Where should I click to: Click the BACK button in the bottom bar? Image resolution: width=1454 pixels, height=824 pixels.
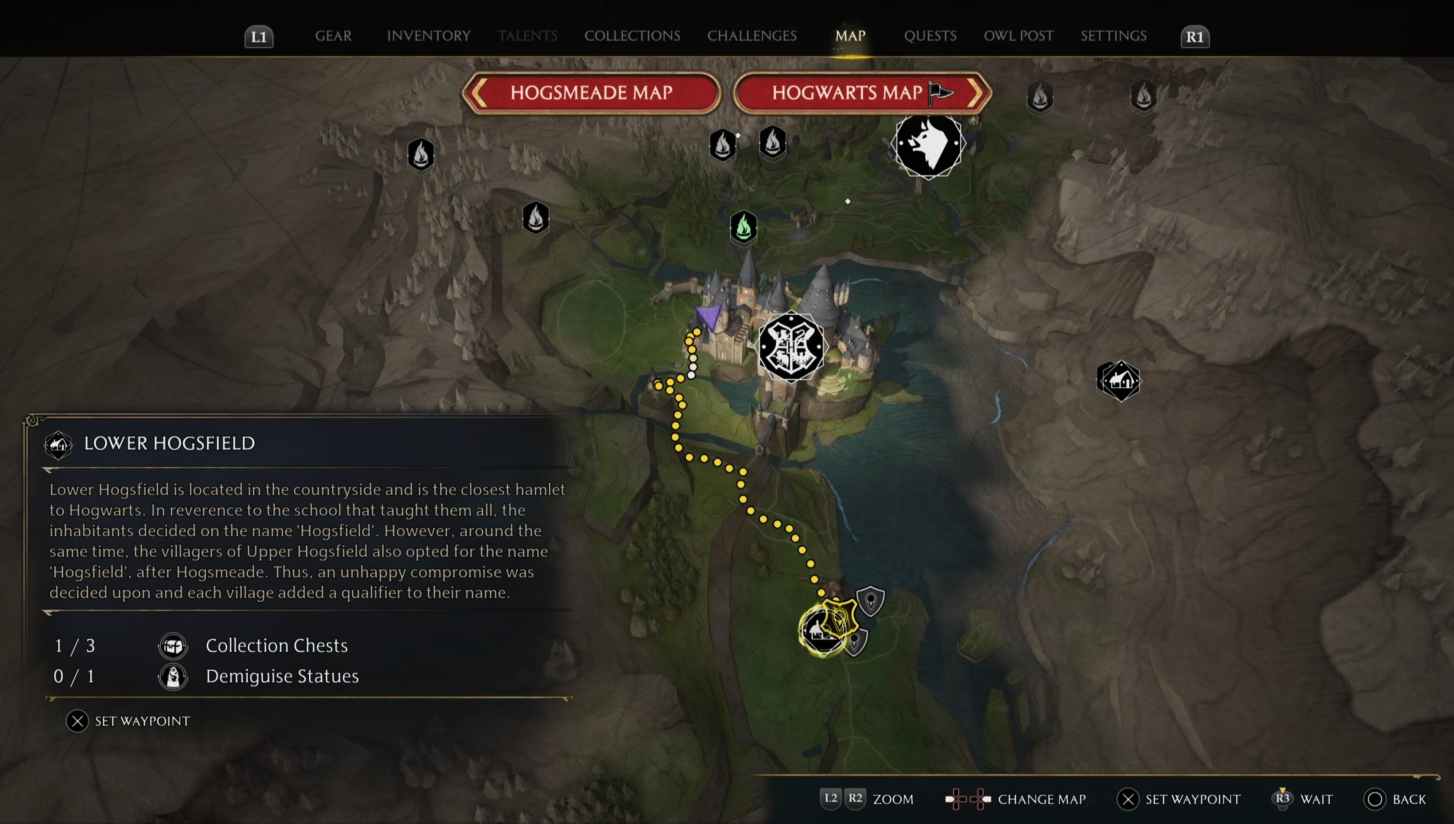pos(1396,799)
